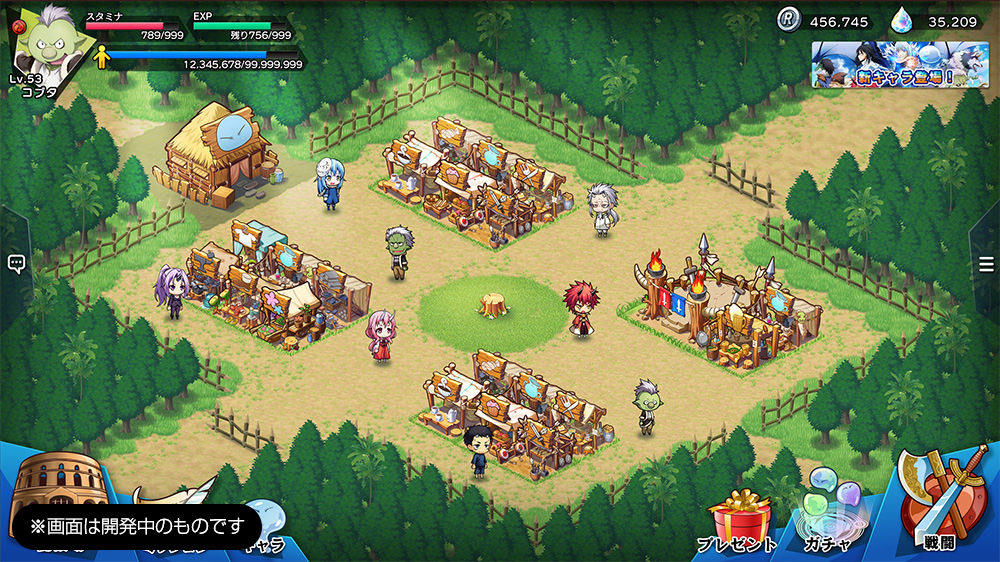Open the hamburger side menu

(986, 263)
